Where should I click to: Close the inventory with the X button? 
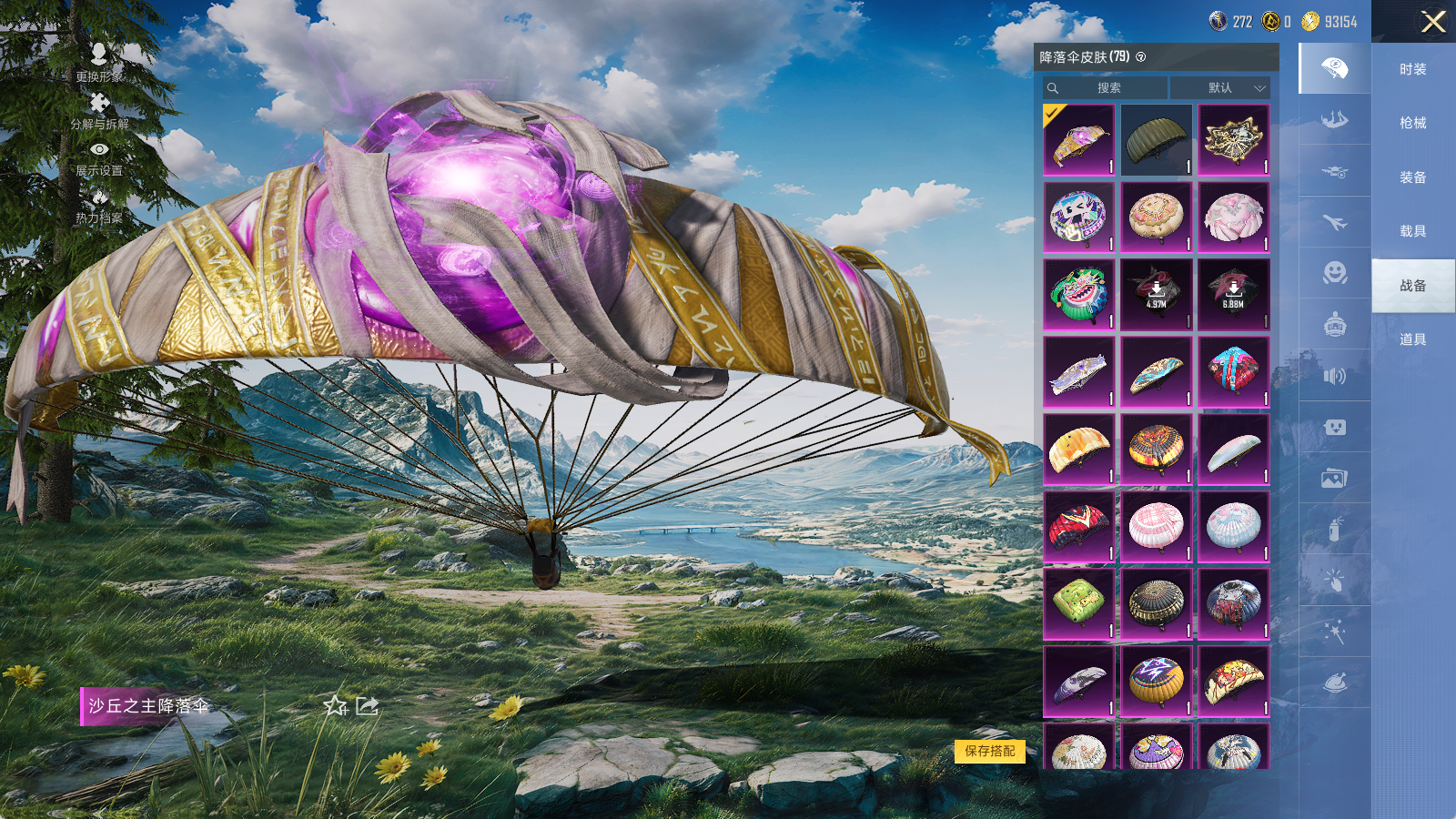[x=1433, y=22]
